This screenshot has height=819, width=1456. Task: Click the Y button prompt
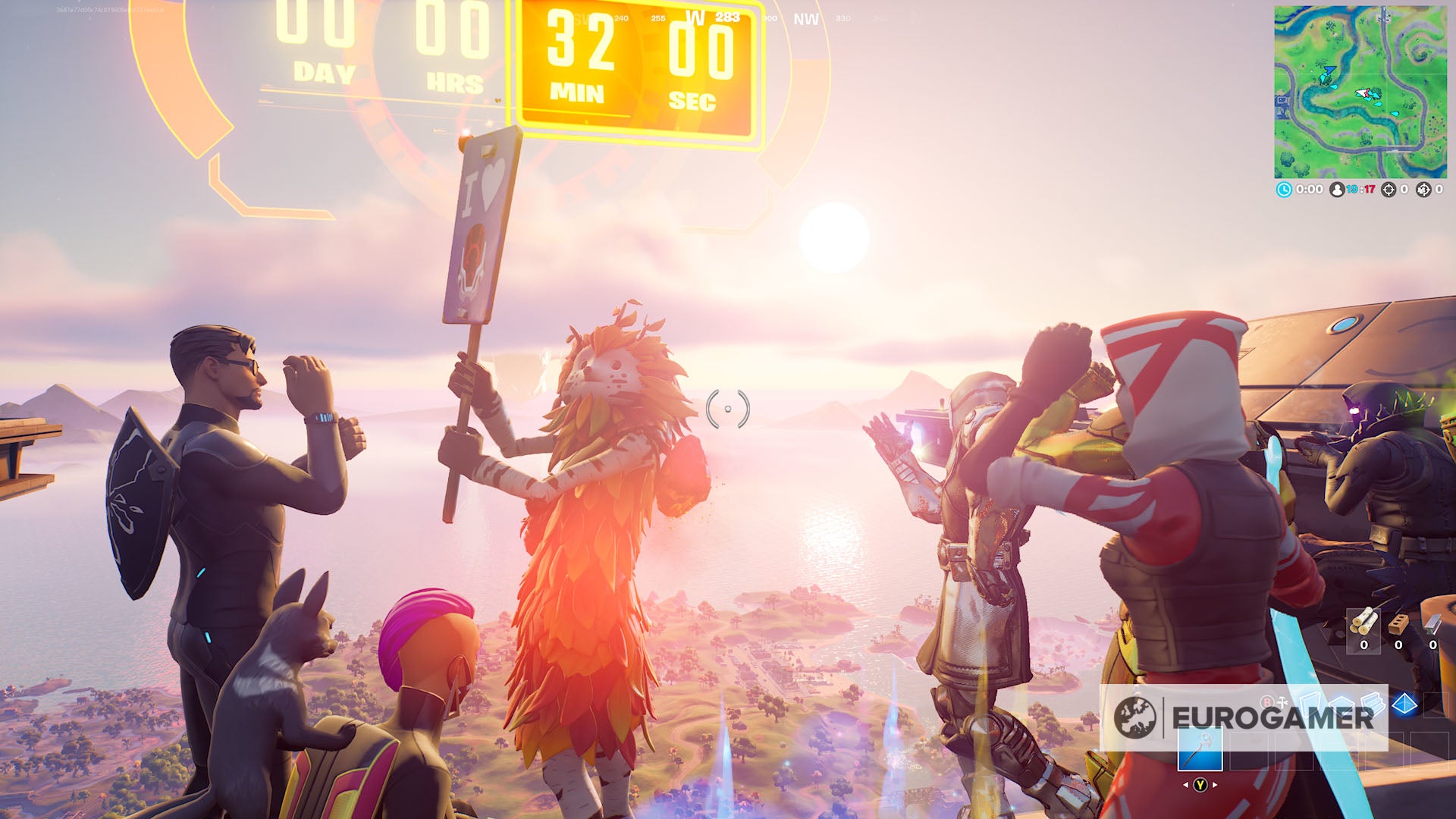point(1200,785)
